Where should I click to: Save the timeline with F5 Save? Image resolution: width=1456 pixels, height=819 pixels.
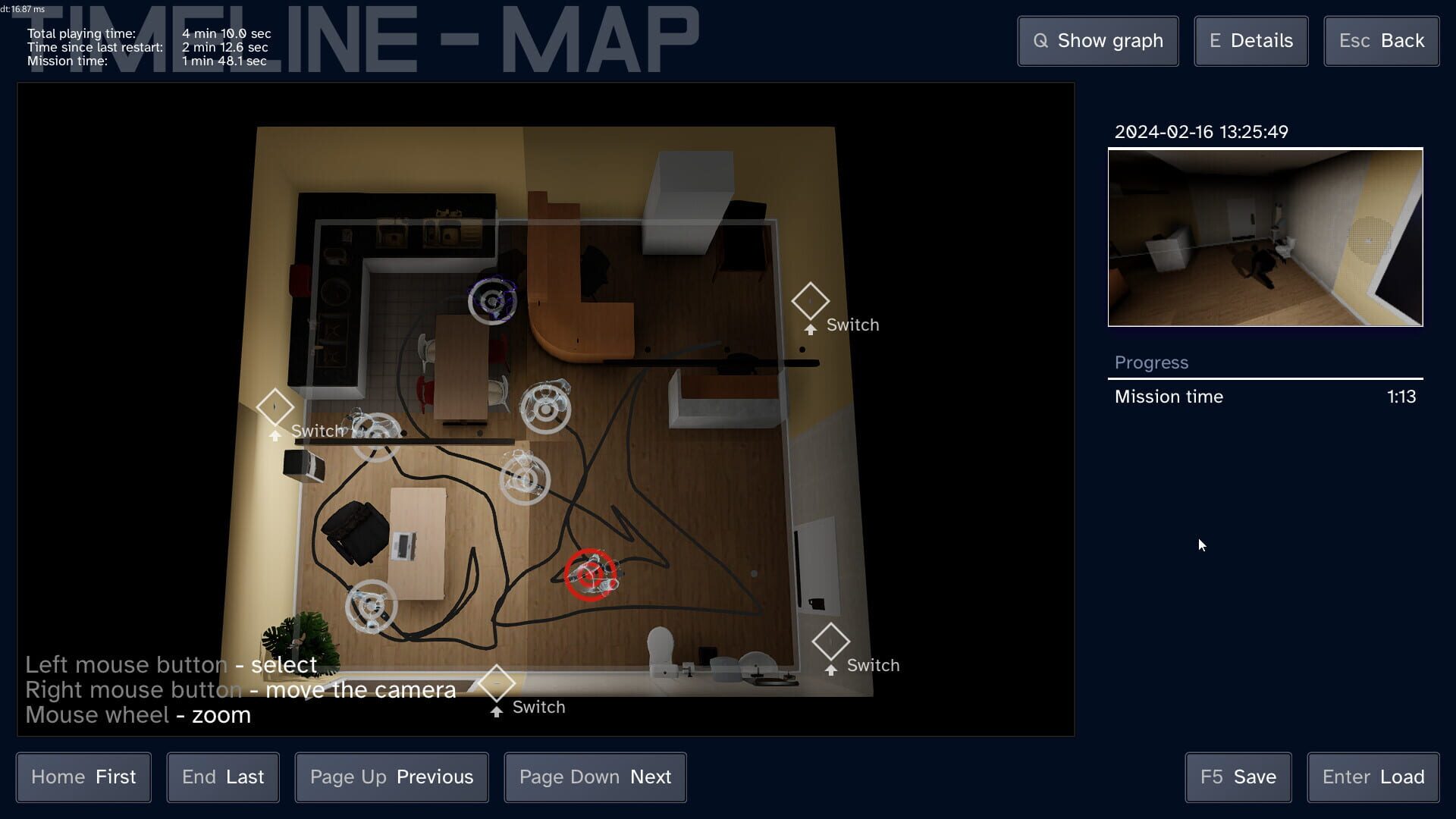(1238, 777)
